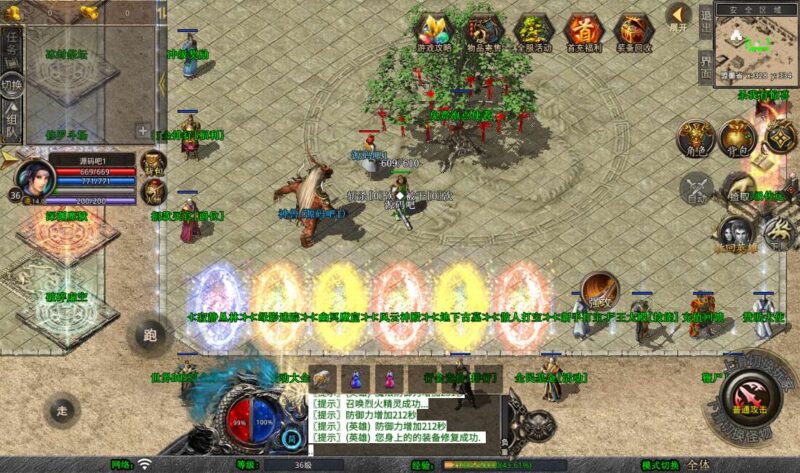Toggle the 跑 run button
Viewport: 800px width, 473px height.
(151, 333)
